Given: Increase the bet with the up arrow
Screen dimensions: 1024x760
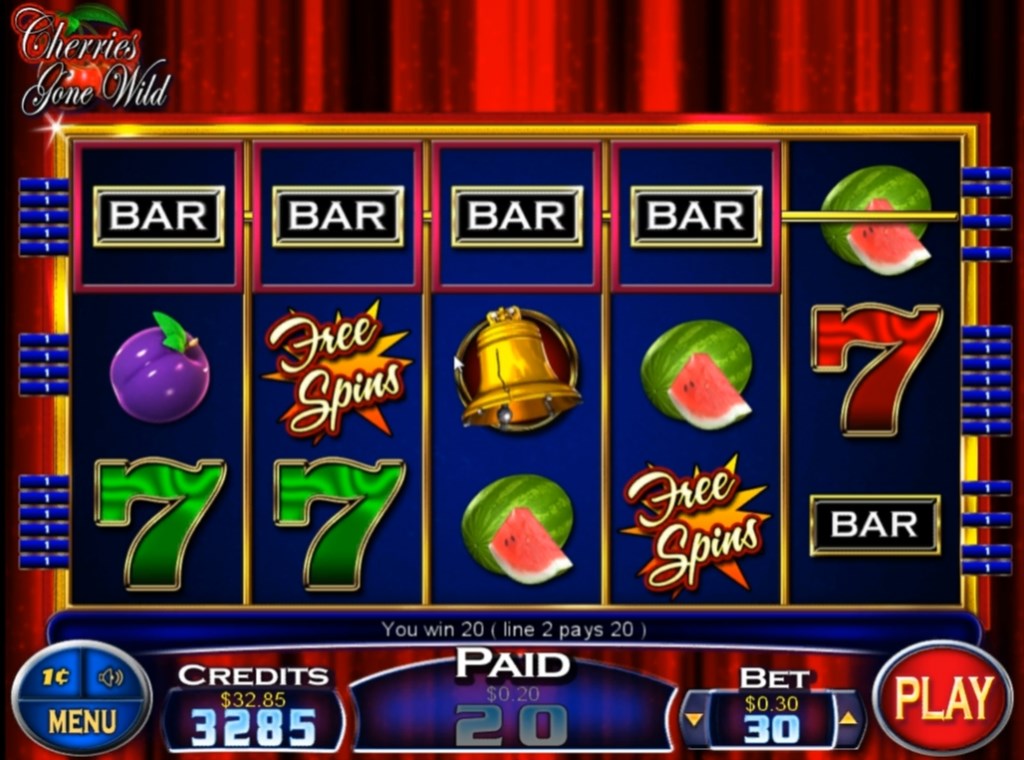Looking at the screenshot, I should 847,717.
